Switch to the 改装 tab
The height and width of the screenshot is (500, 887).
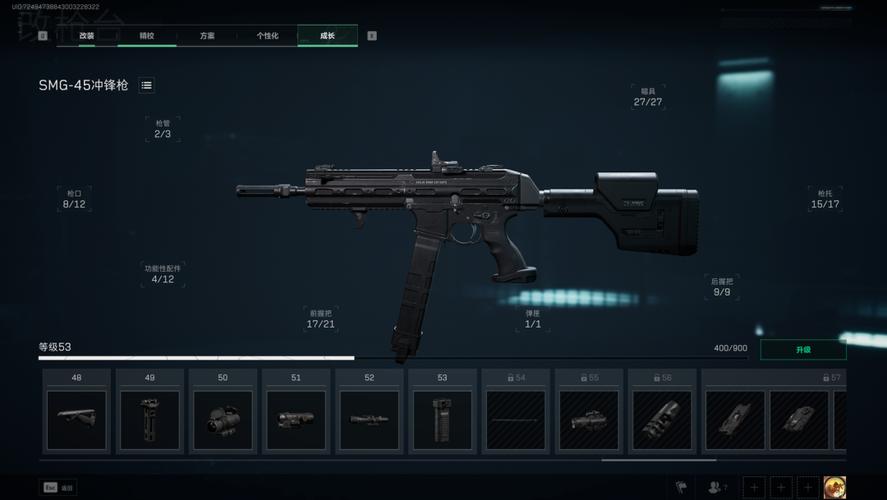(x=87, y=36)
